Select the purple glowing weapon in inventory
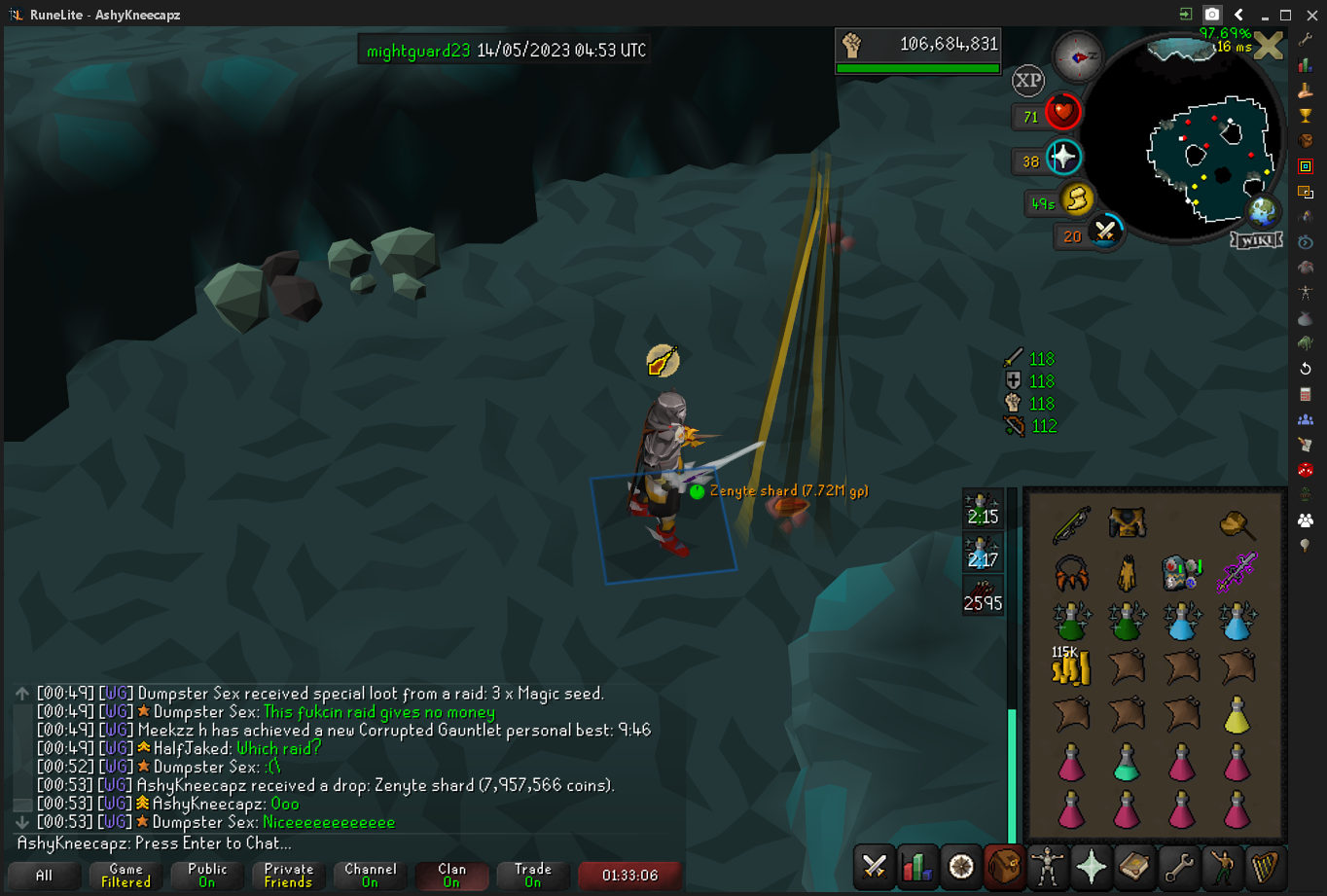Screen dimensions: 1327x896 [x=1237, y=572]
